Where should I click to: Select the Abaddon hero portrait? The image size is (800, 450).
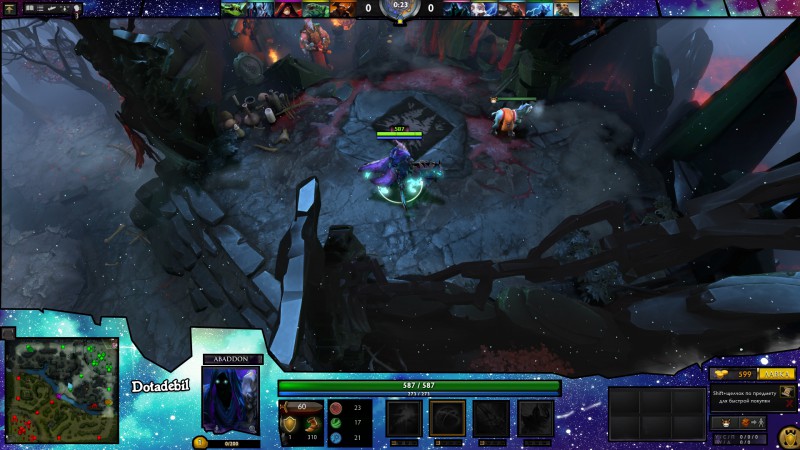[230, 400]
